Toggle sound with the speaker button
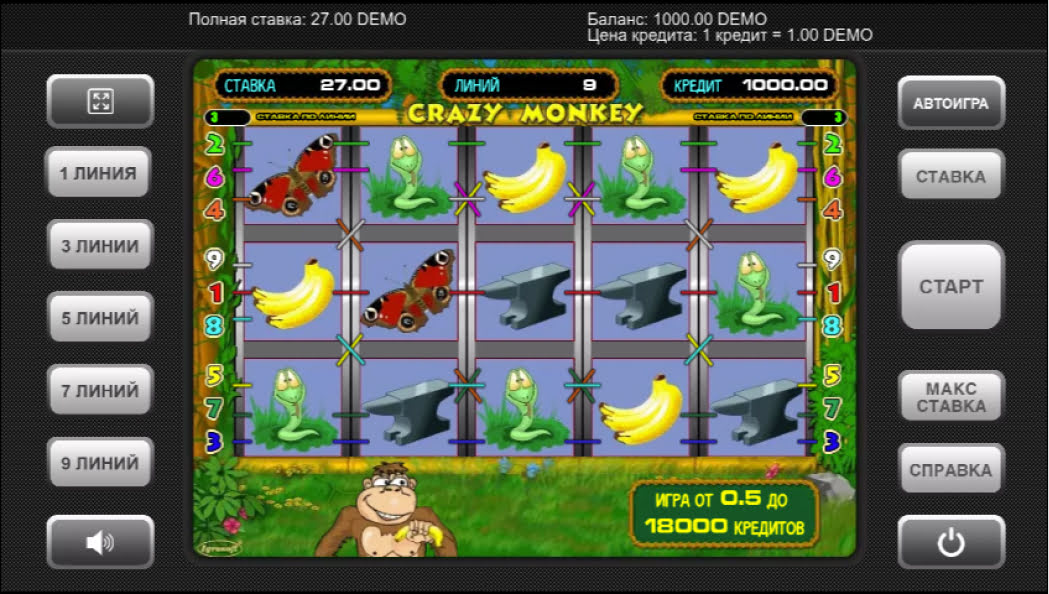The width and height of the screenshot is (1049, 594). tap(100, 542)
